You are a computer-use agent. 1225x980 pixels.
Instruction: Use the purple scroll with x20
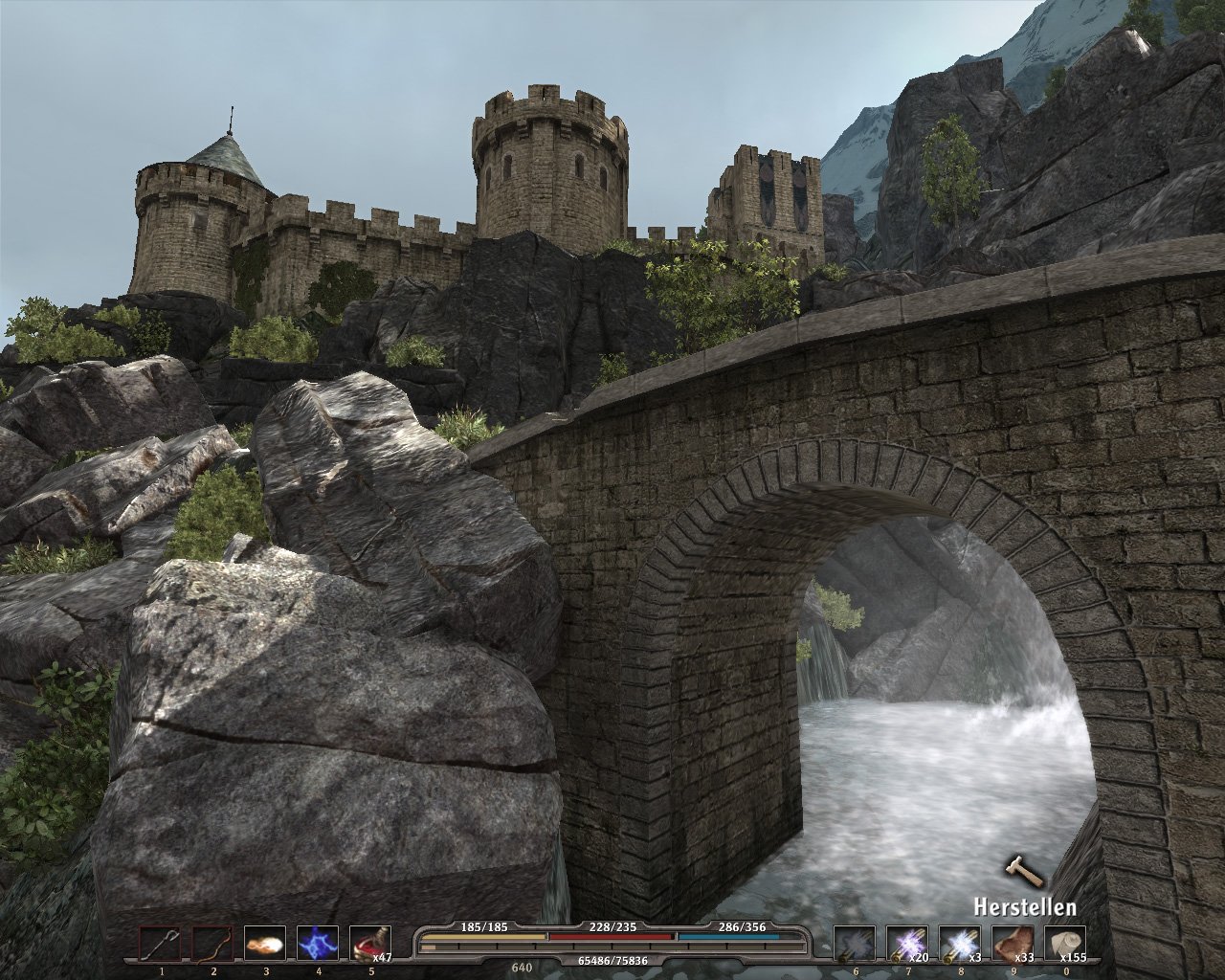905,944
